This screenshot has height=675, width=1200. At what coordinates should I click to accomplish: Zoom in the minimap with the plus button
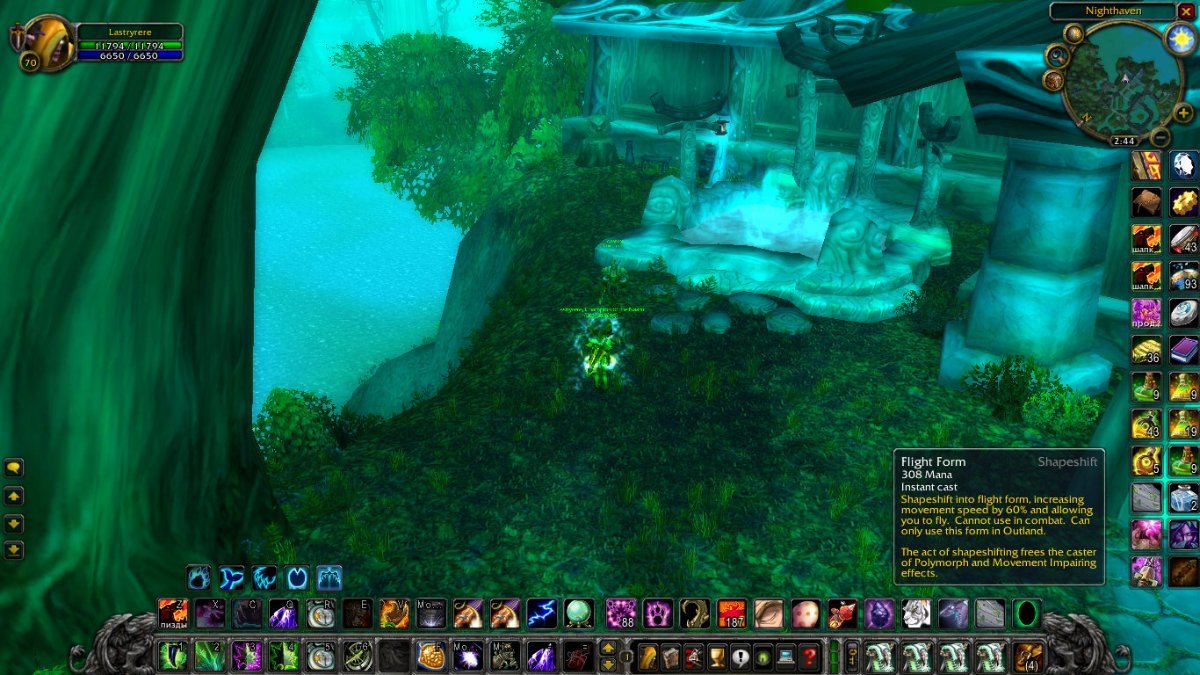1184,114
